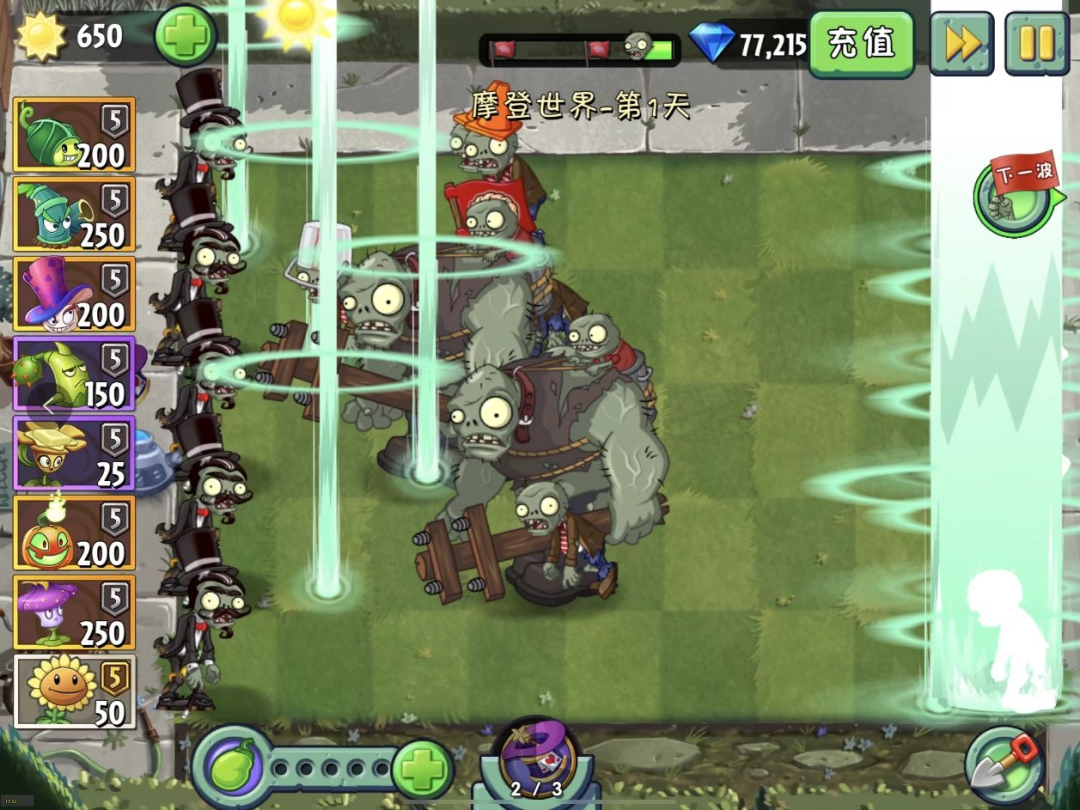Select the flaming pumpkin seed packet
This screenshot has height=810, width=1080.
click(x=74, y=533)
